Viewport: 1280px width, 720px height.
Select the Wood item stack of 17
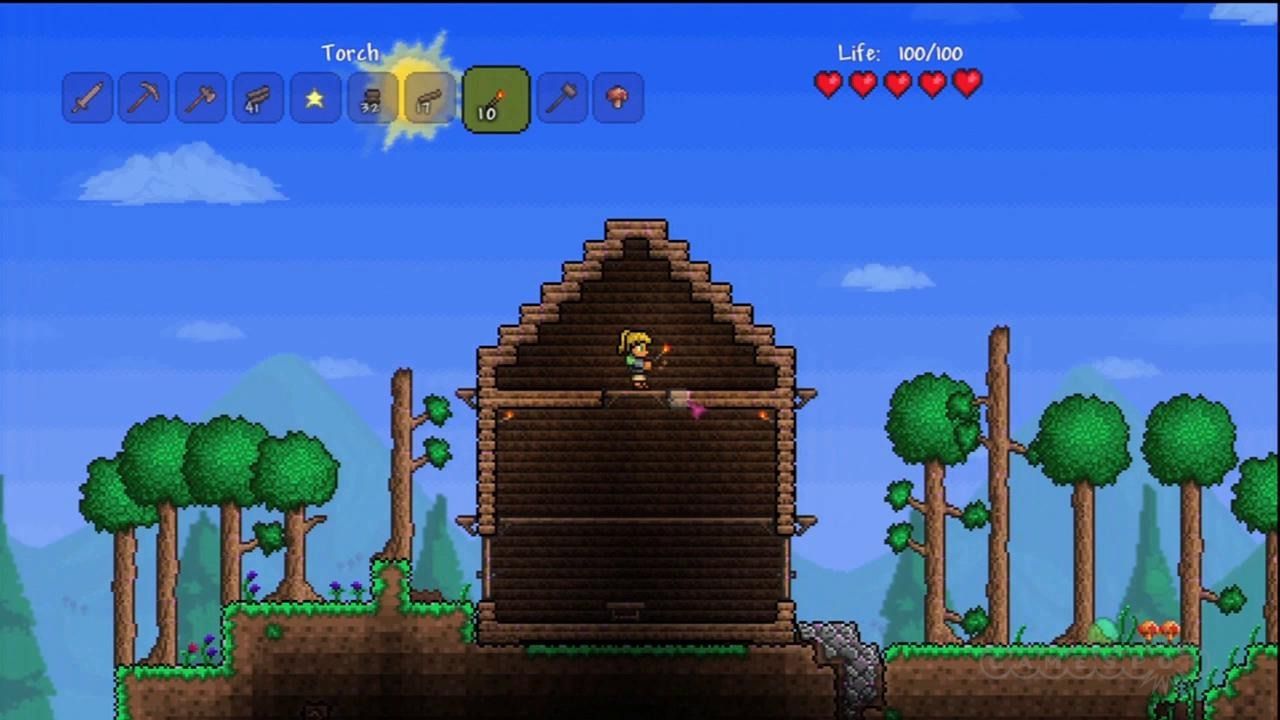427,97
